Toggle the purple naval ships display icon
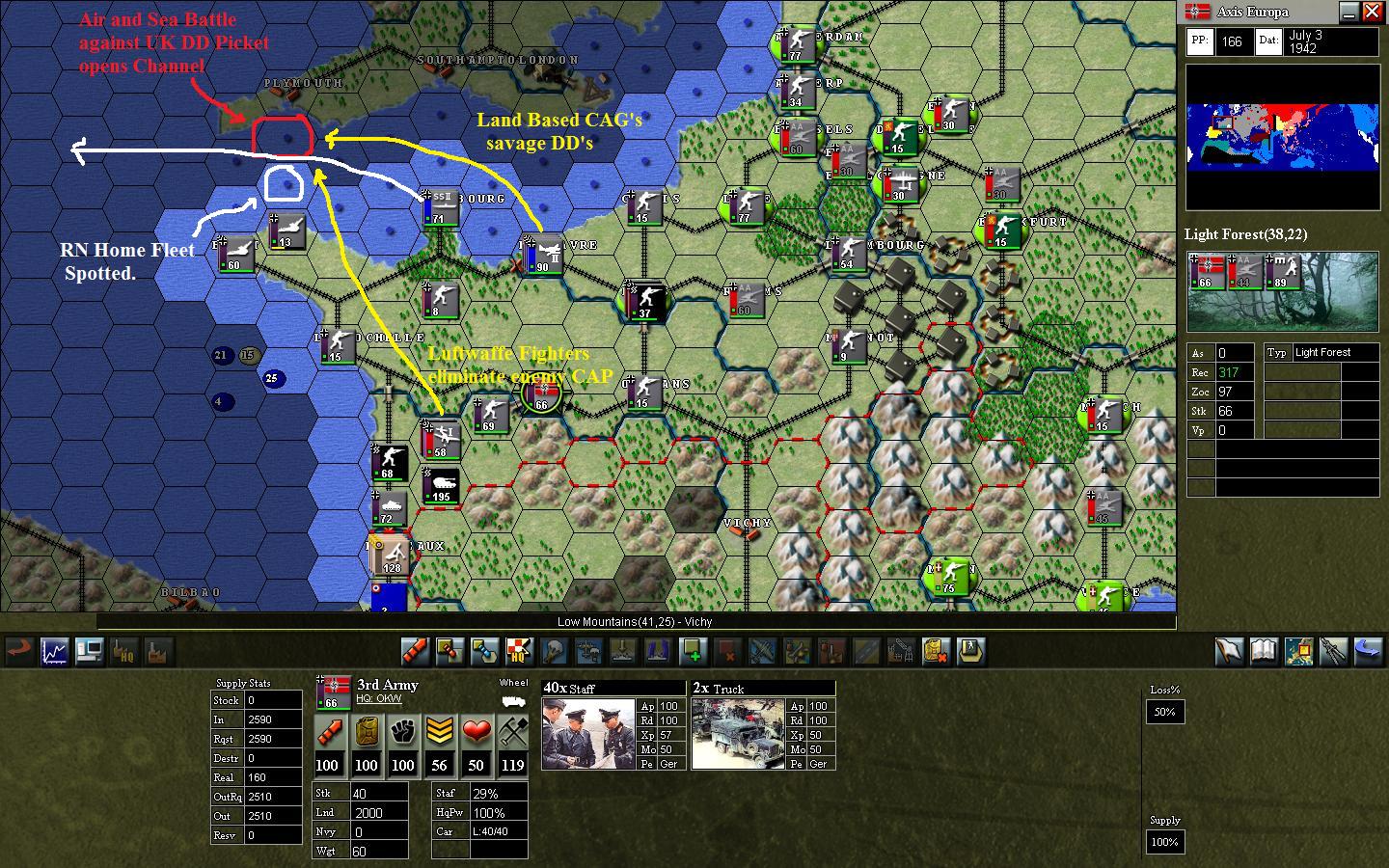The height and width of the screenshot is (868, 1389). pos(656,652)
